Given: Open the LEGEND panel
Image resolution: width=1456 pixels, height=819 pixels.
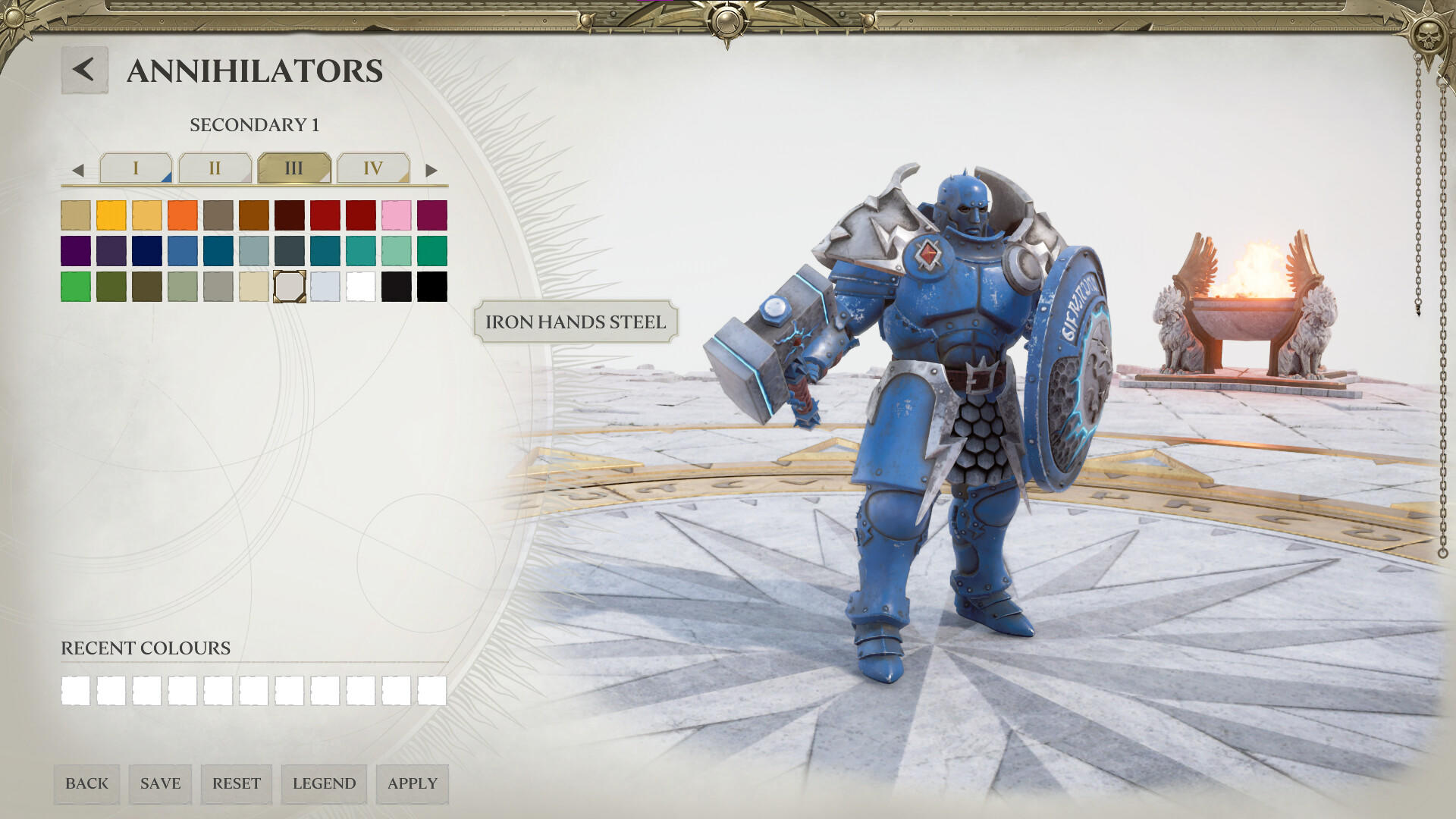Looking at the screenshot, I should (x=325, y=784).
